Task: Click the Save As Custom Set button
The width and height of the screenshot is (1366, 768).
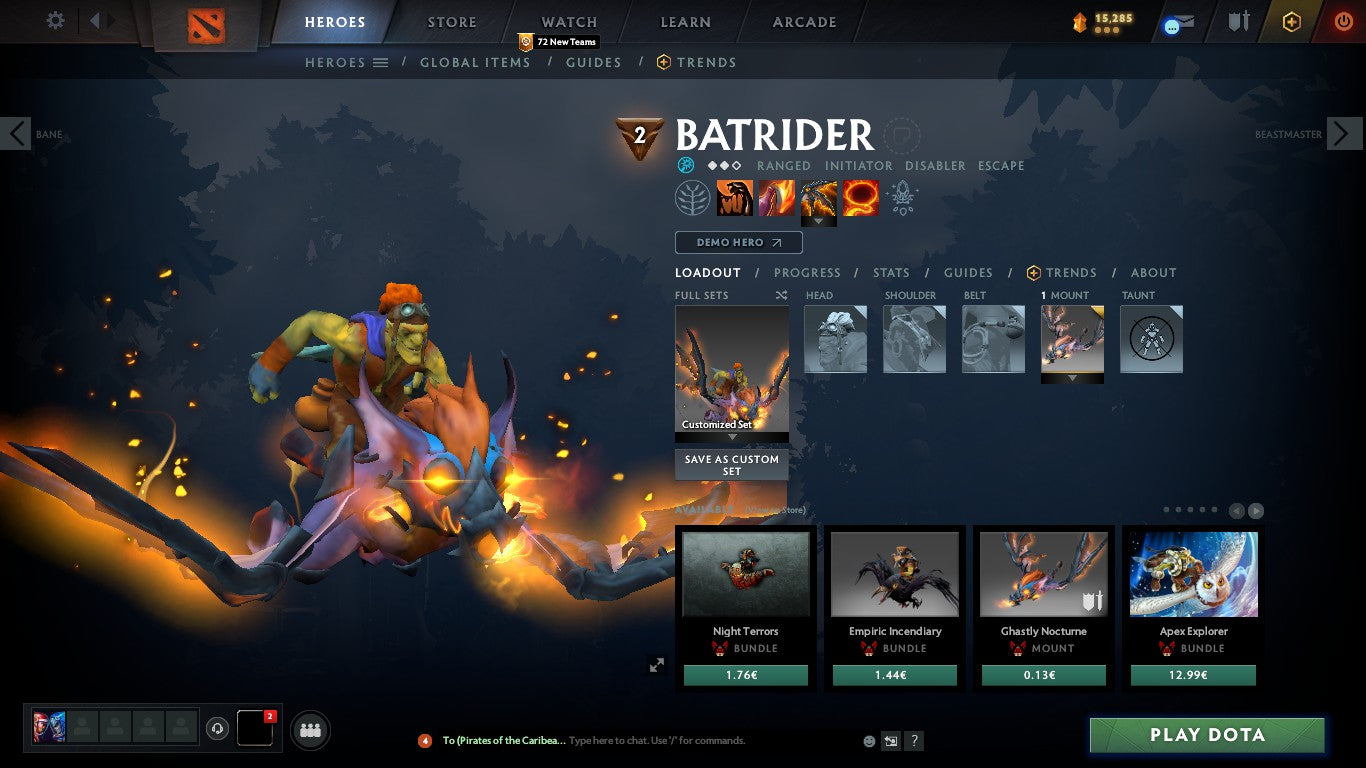Action: (731, 465)
